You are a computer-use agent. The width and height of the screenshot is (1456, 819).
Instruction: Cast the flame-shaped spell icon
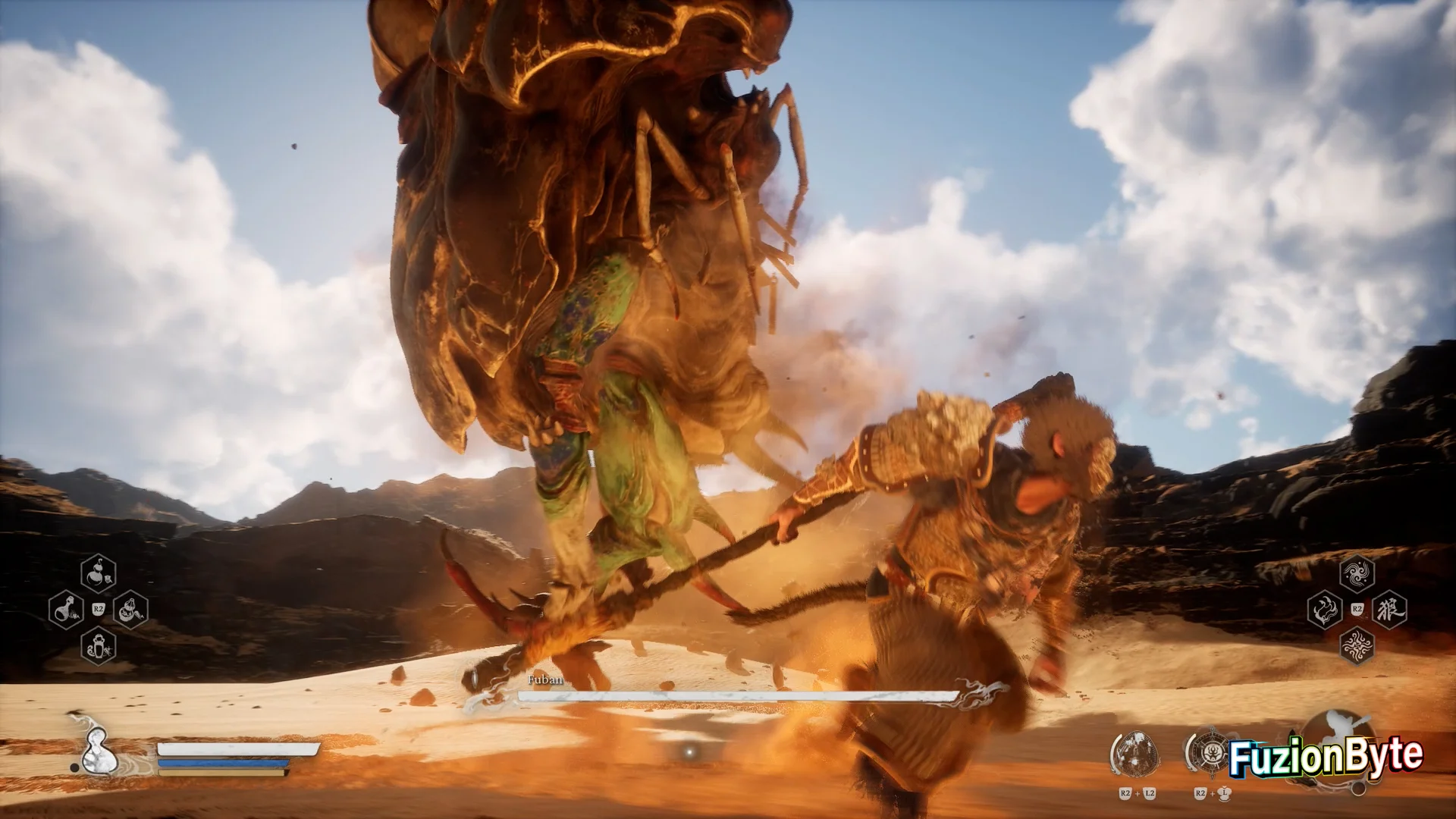click(x=1325, y=610)
